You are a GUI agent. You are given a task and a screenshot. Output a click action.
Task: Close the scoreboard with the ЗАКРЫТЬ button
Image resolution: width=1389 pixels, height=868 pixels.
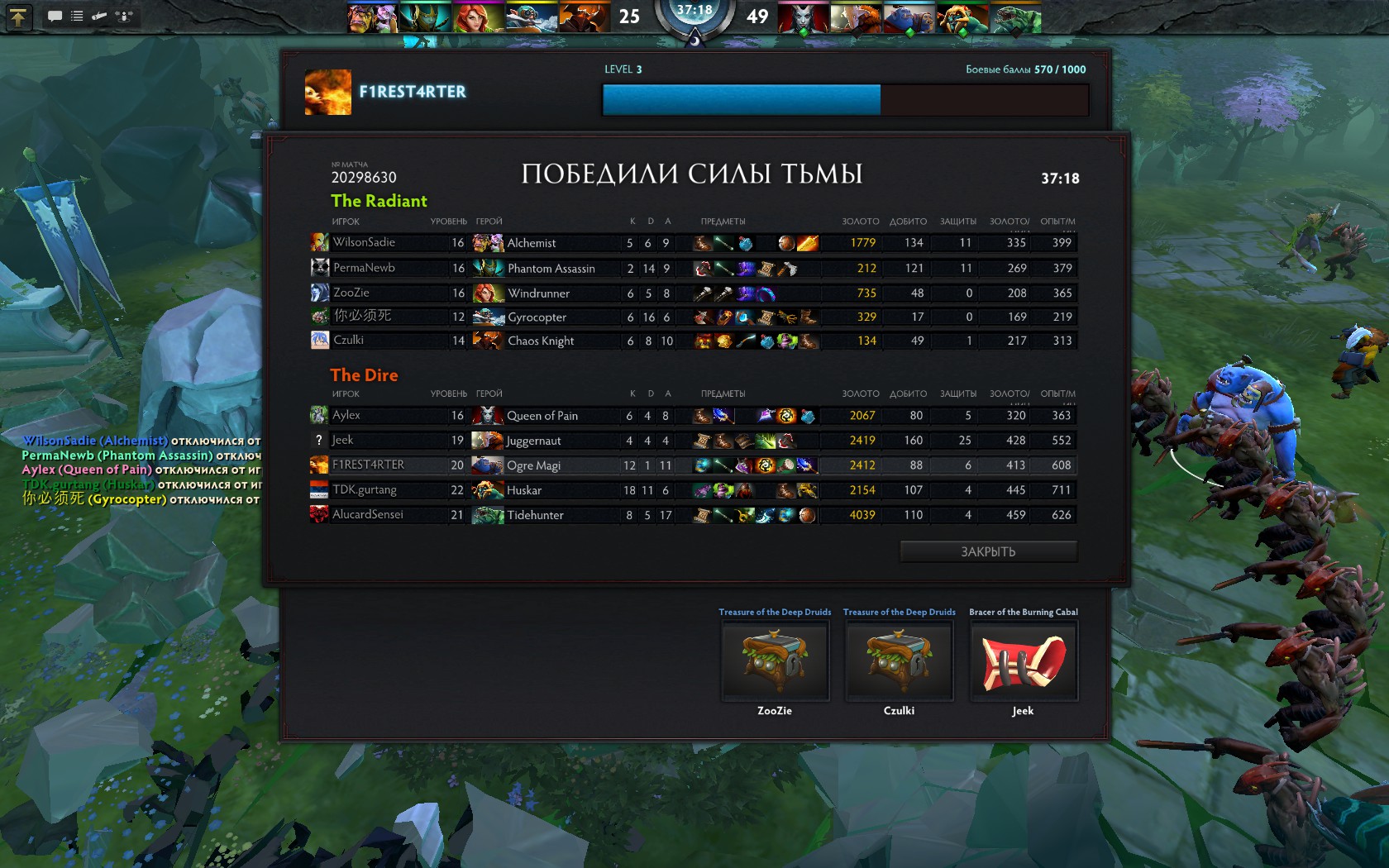(x=988, y=551)
